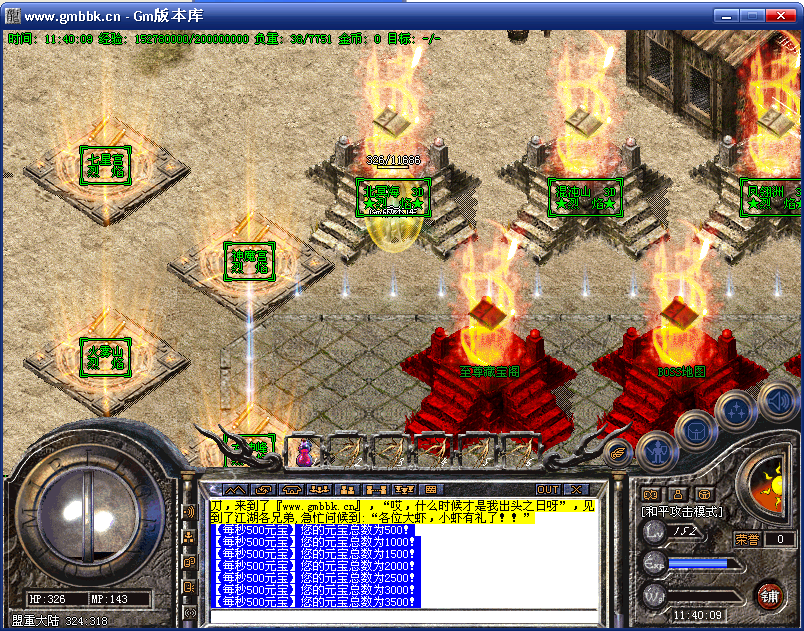Select the potion in the first belt slot
This screenshot has width=804, height=631.
tap(302, 453)
